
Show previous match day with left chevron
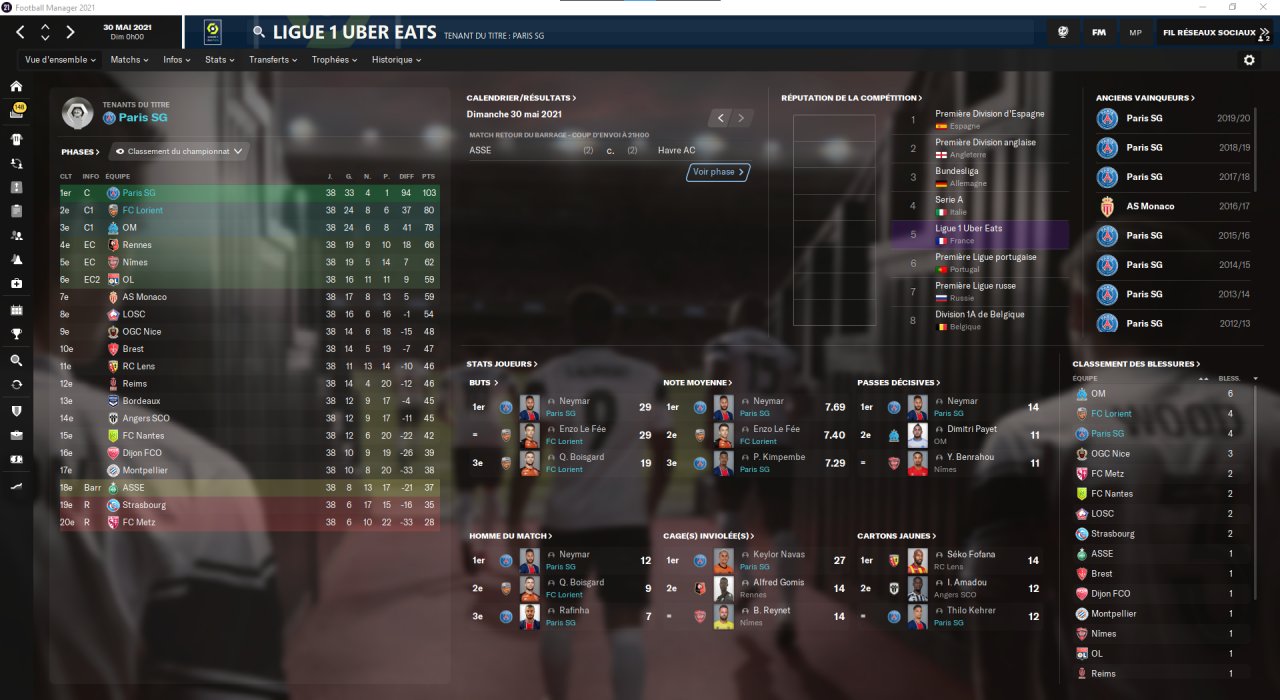click(720, 118)
